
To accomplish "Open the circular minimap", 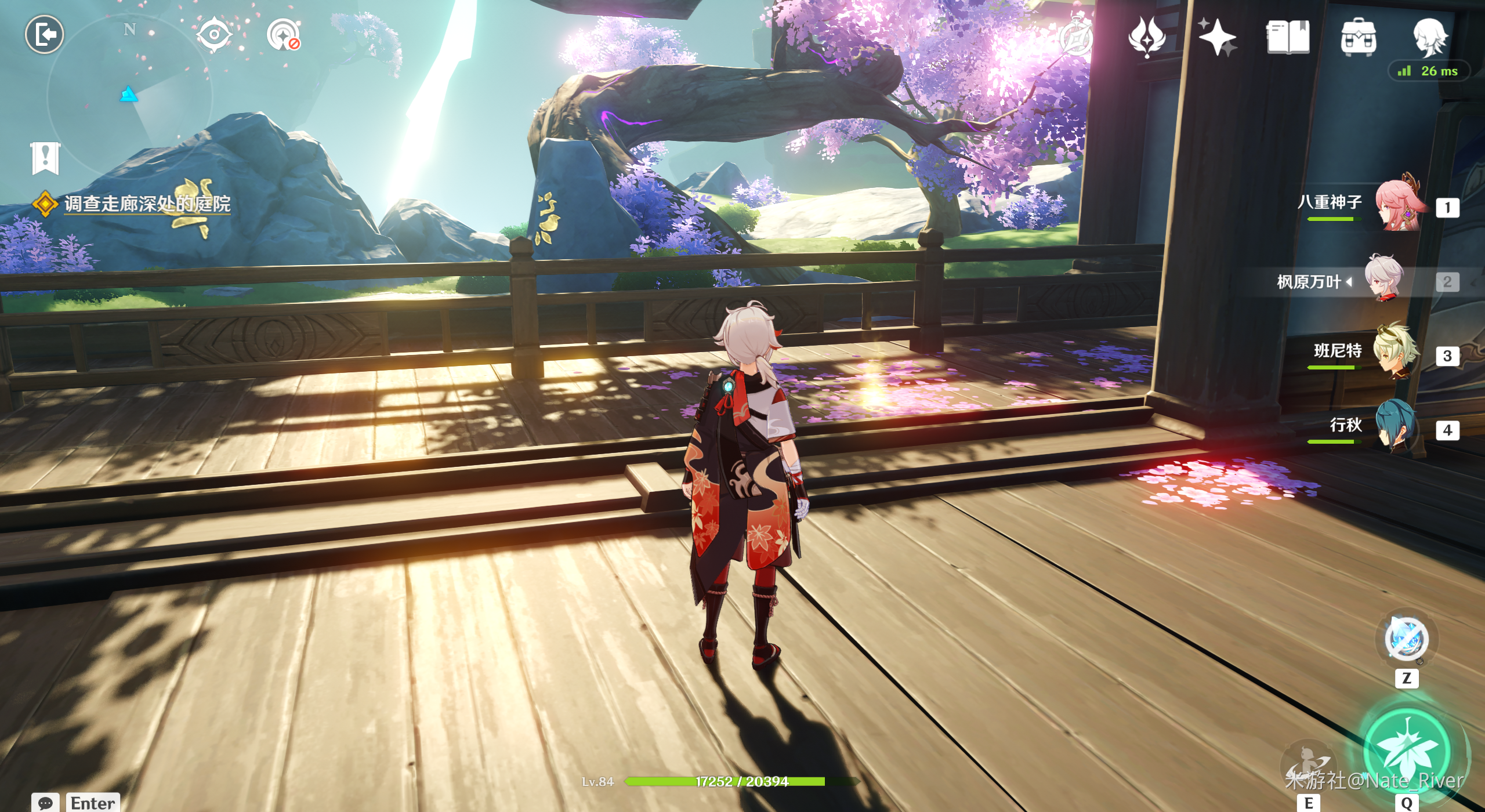I will (x=129, y=96).
